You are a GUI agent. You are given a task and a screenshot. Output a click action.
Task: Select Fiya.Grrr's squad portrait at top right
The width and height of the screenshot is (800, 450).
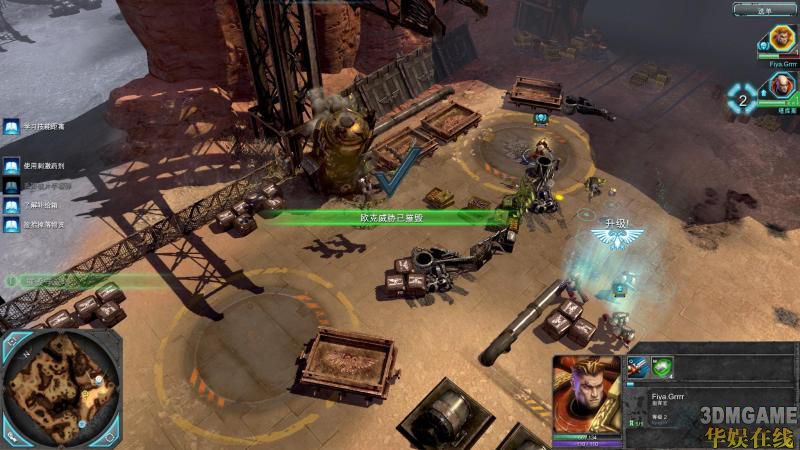(781, 40)
